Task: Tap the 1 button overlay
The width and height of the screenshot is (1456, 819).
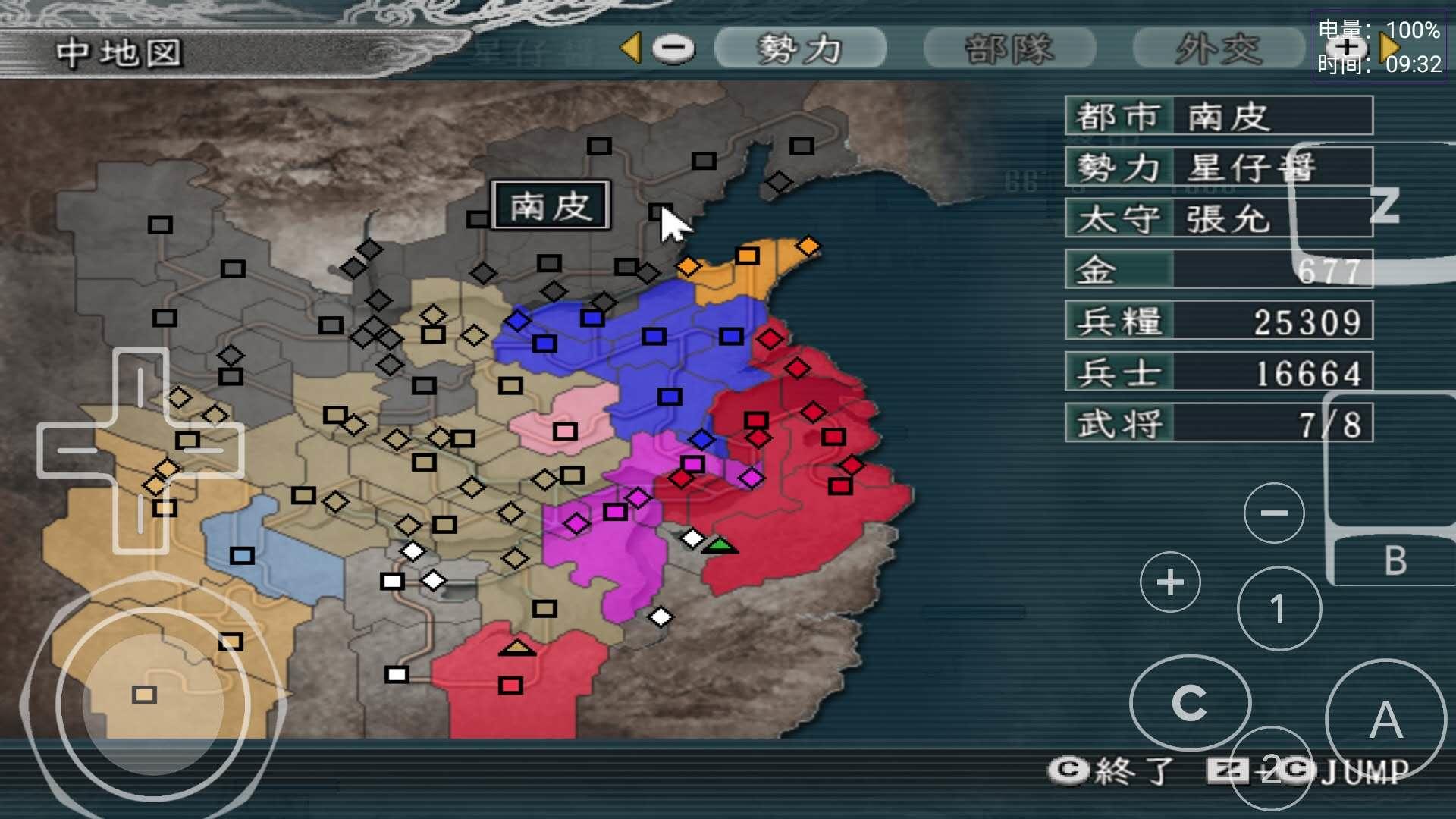Action: coord(1279,607)
